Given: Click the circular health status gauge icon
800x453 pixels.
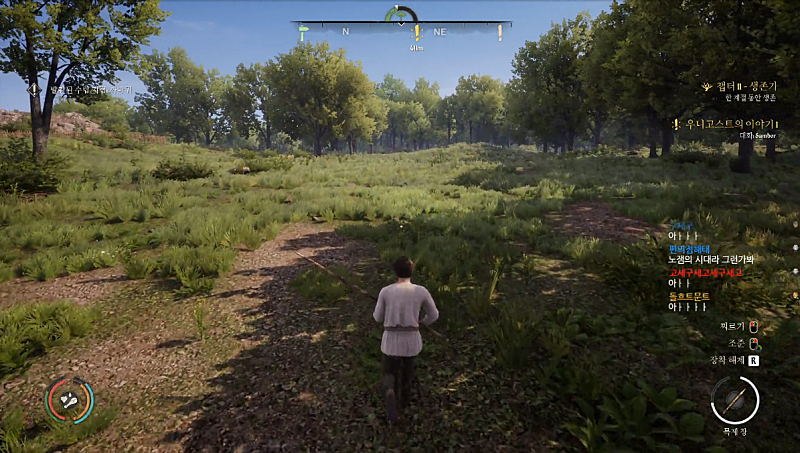Looking at the screenshot, I should click(x=70, y=400).
